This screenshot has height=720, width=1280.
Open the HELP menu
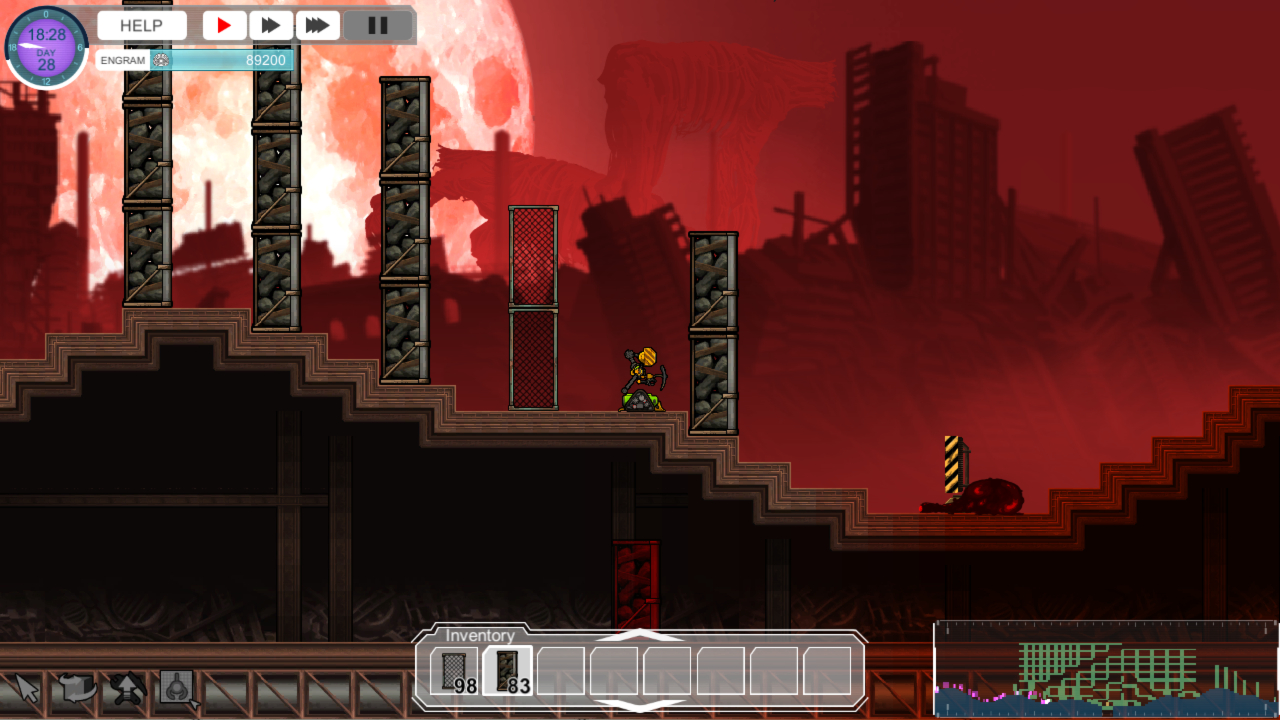coord(141,26)
